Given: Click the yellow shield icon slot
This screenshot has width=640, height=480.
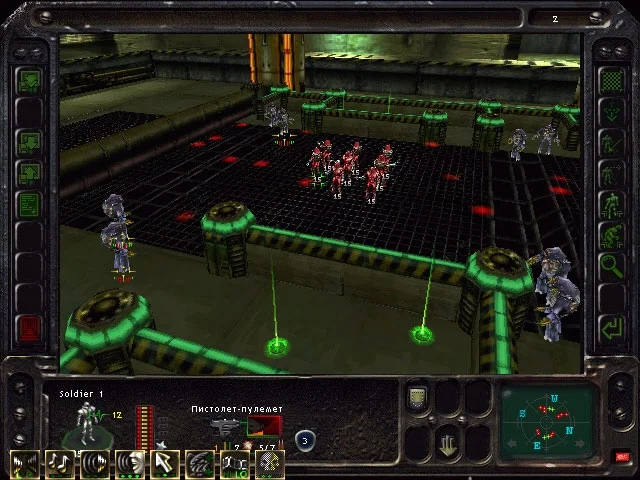Looking at the screenshot, I should (x=417, y=398).
